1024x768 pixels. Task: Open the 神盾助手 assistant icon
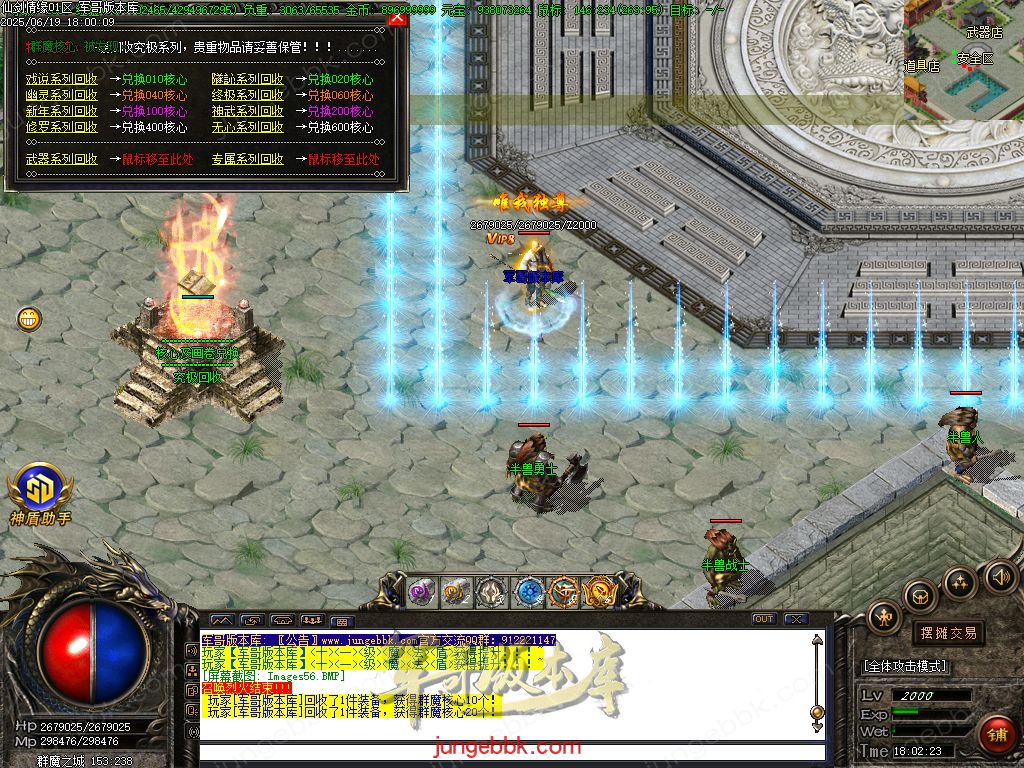(40, 490)
